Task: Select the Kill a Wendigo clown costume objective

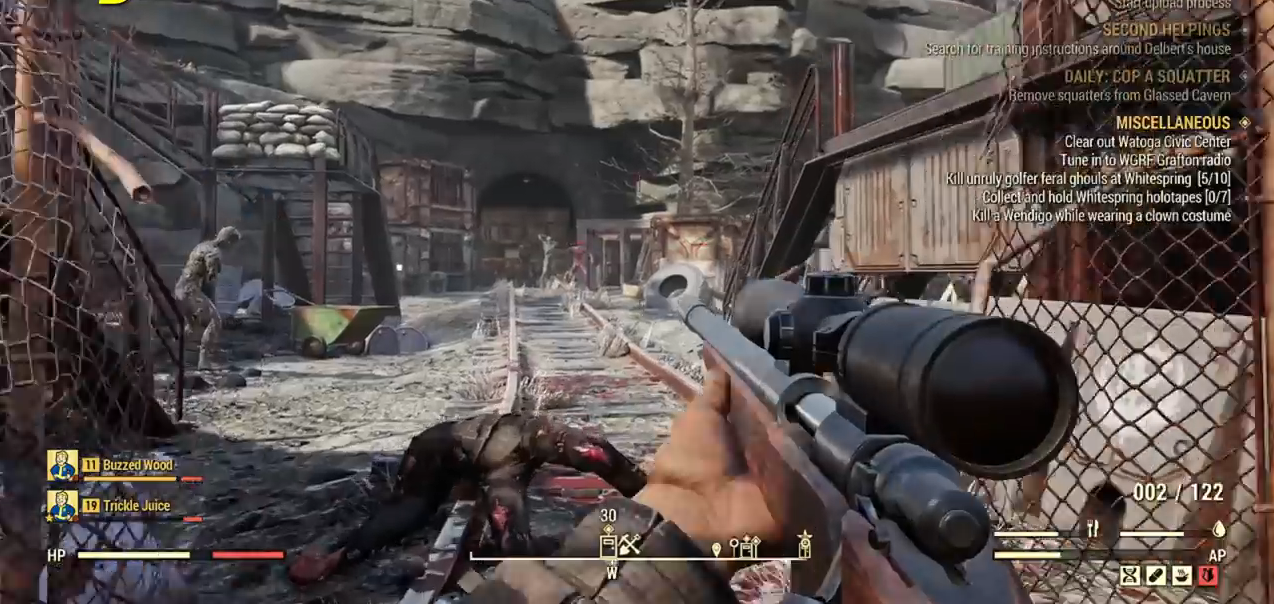Action: (1102, 215)
